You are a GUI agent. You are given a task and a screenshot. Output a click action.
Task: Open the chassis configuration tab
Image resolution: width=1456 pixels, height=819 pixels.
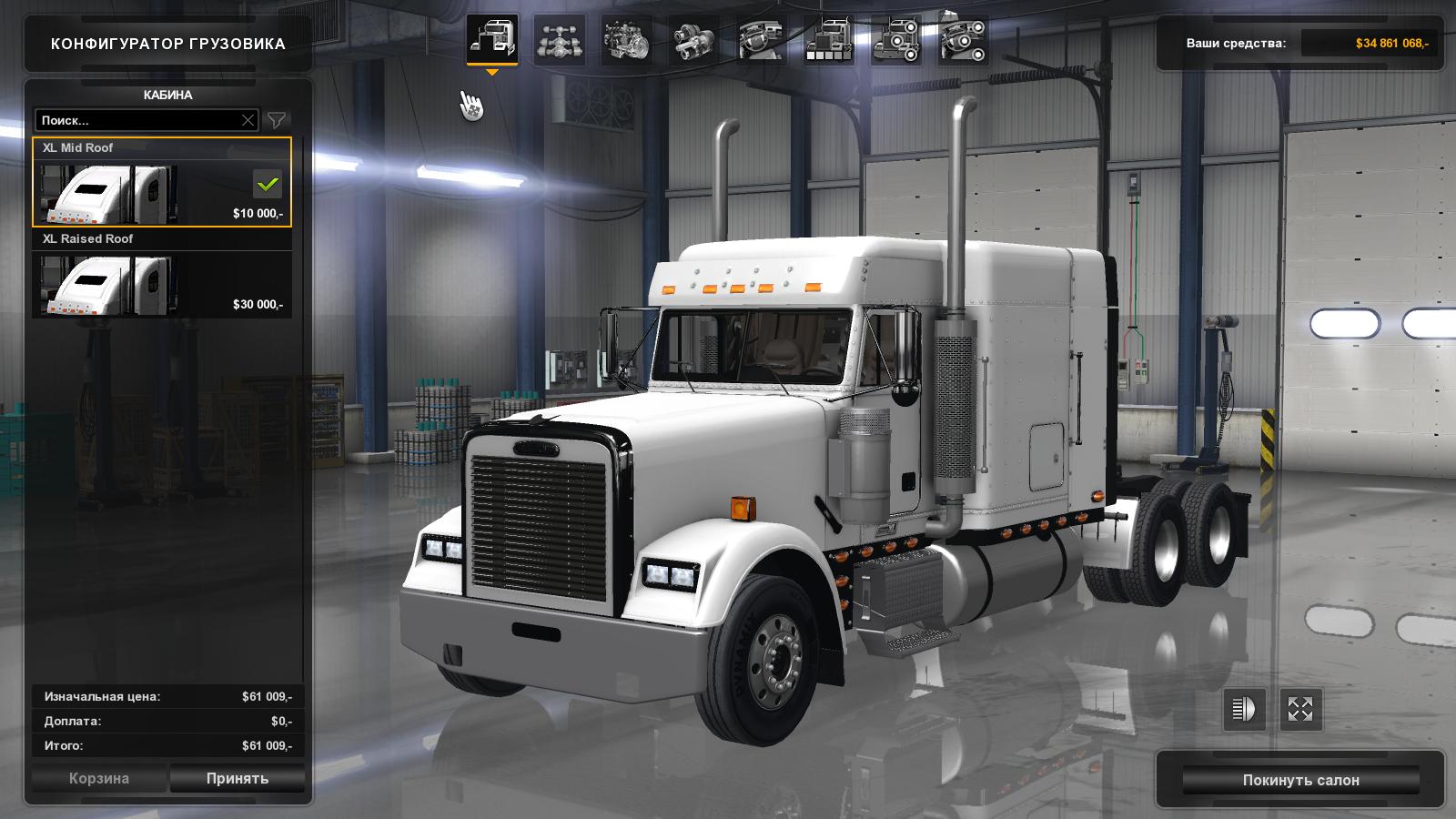[560, 40]
